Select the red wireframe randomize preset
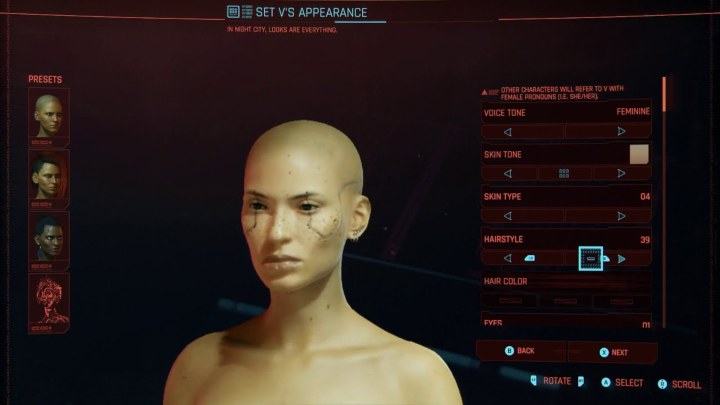 [x=48, y=303]
